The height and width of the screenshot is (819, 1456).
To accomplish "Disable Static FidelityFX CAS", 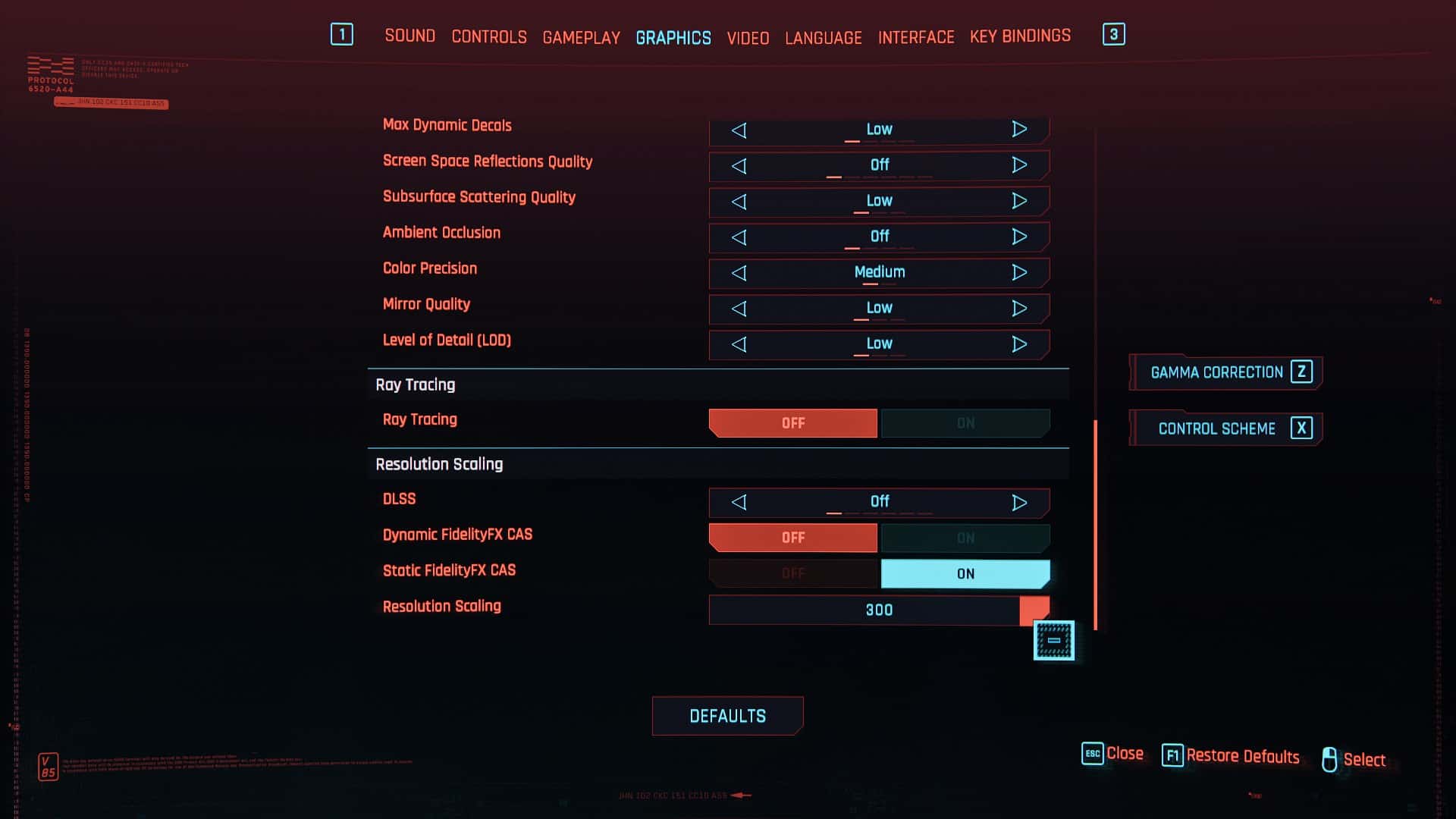I will pyautogui.click(x=792, y=573).
